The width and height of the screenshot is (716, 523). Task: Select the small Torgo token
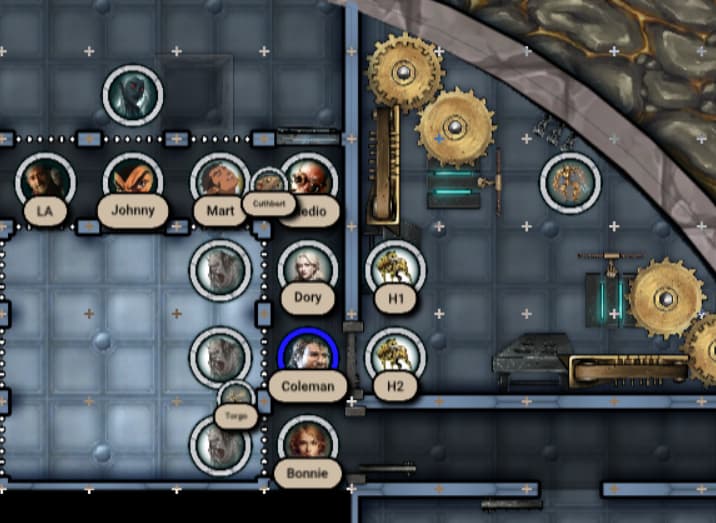(x=237, y=397)
